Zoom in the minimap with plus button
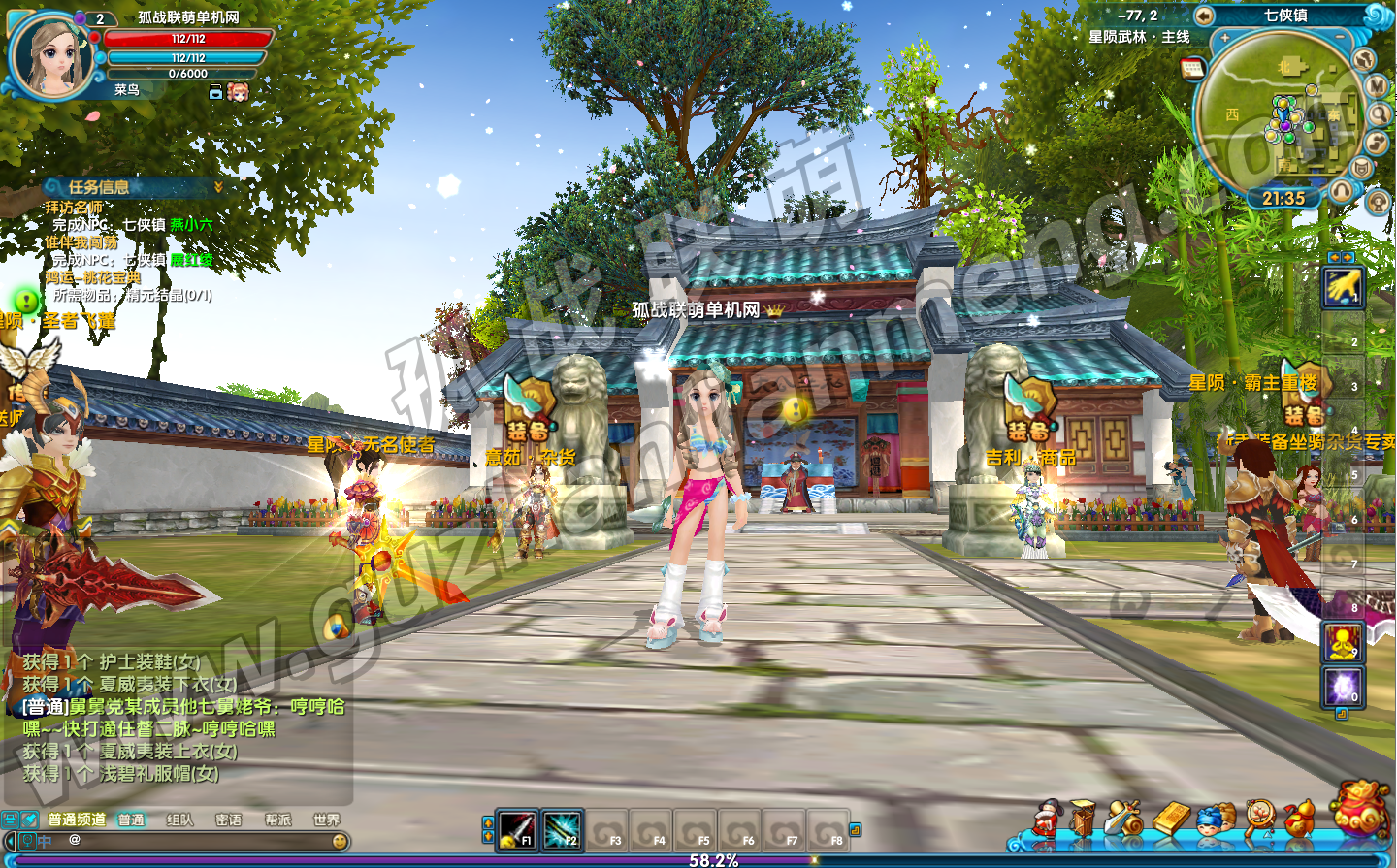Viewport: 1397px width, 868px height. pyautogui.click(x=1225, y=38)
